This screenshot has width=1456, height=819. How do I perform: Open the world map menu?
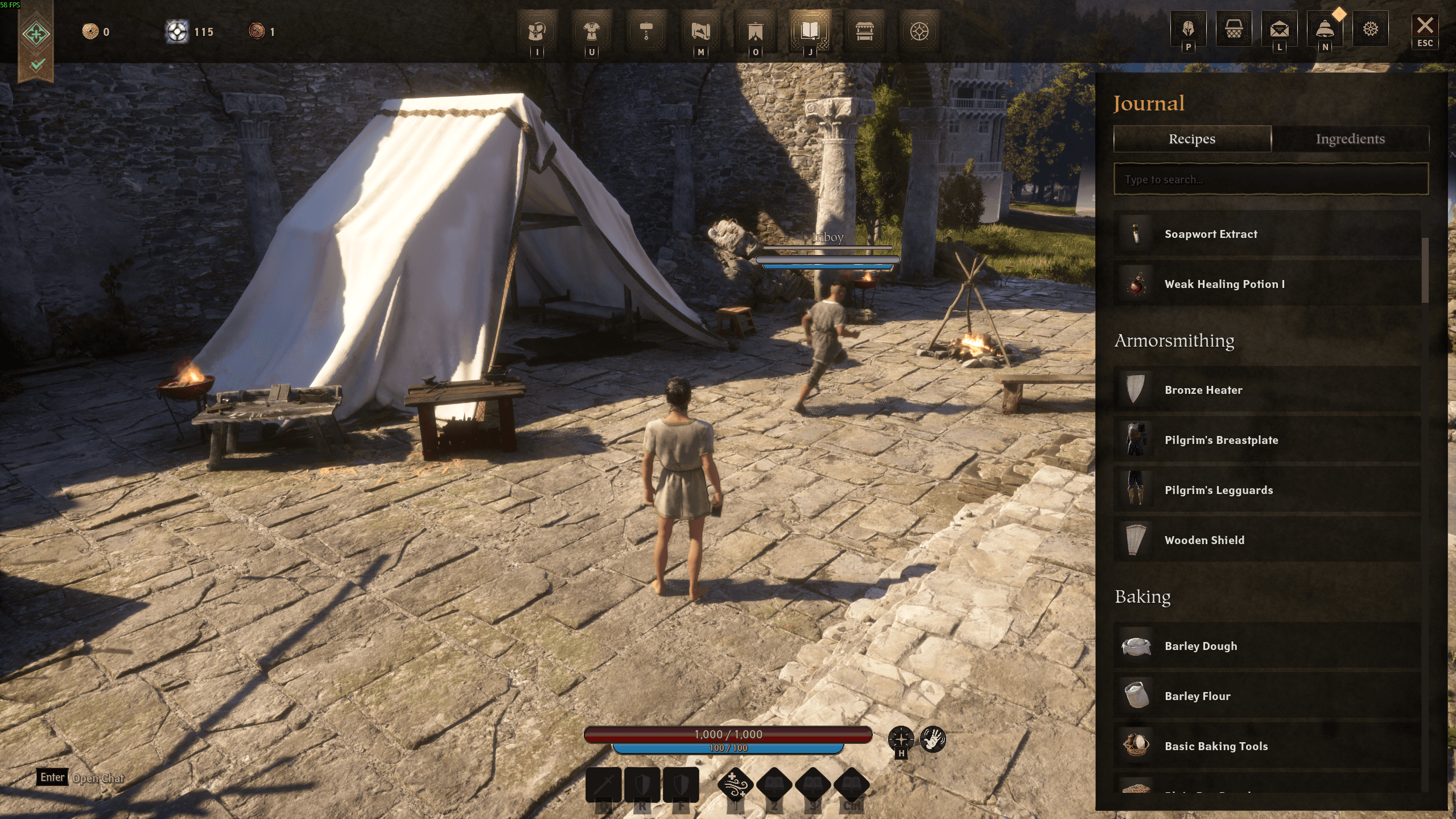(700, 31)
